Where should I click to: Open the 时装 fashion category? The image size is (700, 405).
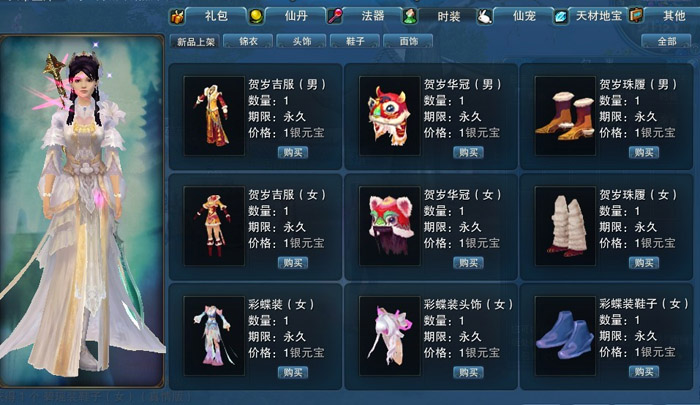[448, 16]
